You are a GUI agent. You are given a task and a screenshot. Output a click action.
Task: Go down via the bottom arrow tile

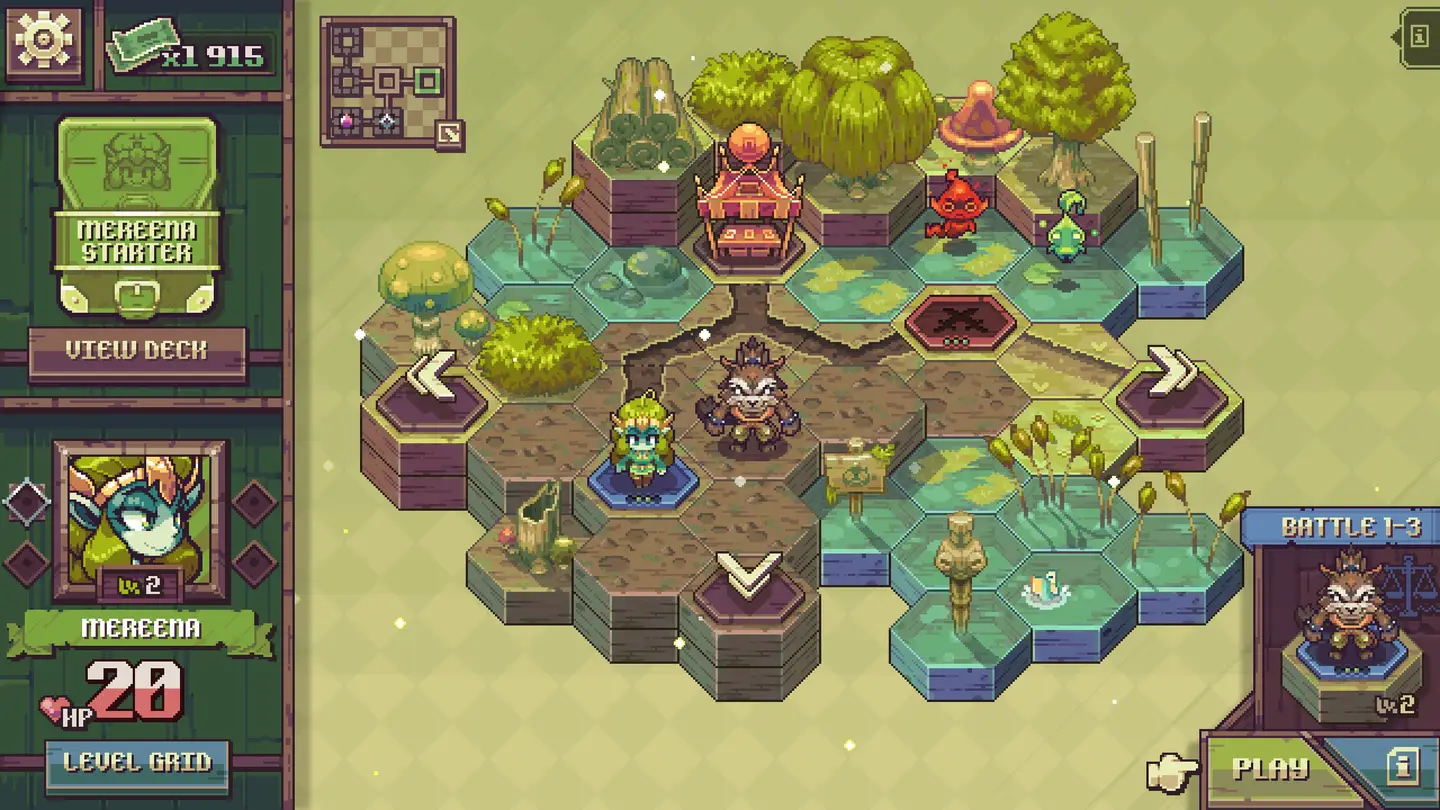tap(749, 578)
